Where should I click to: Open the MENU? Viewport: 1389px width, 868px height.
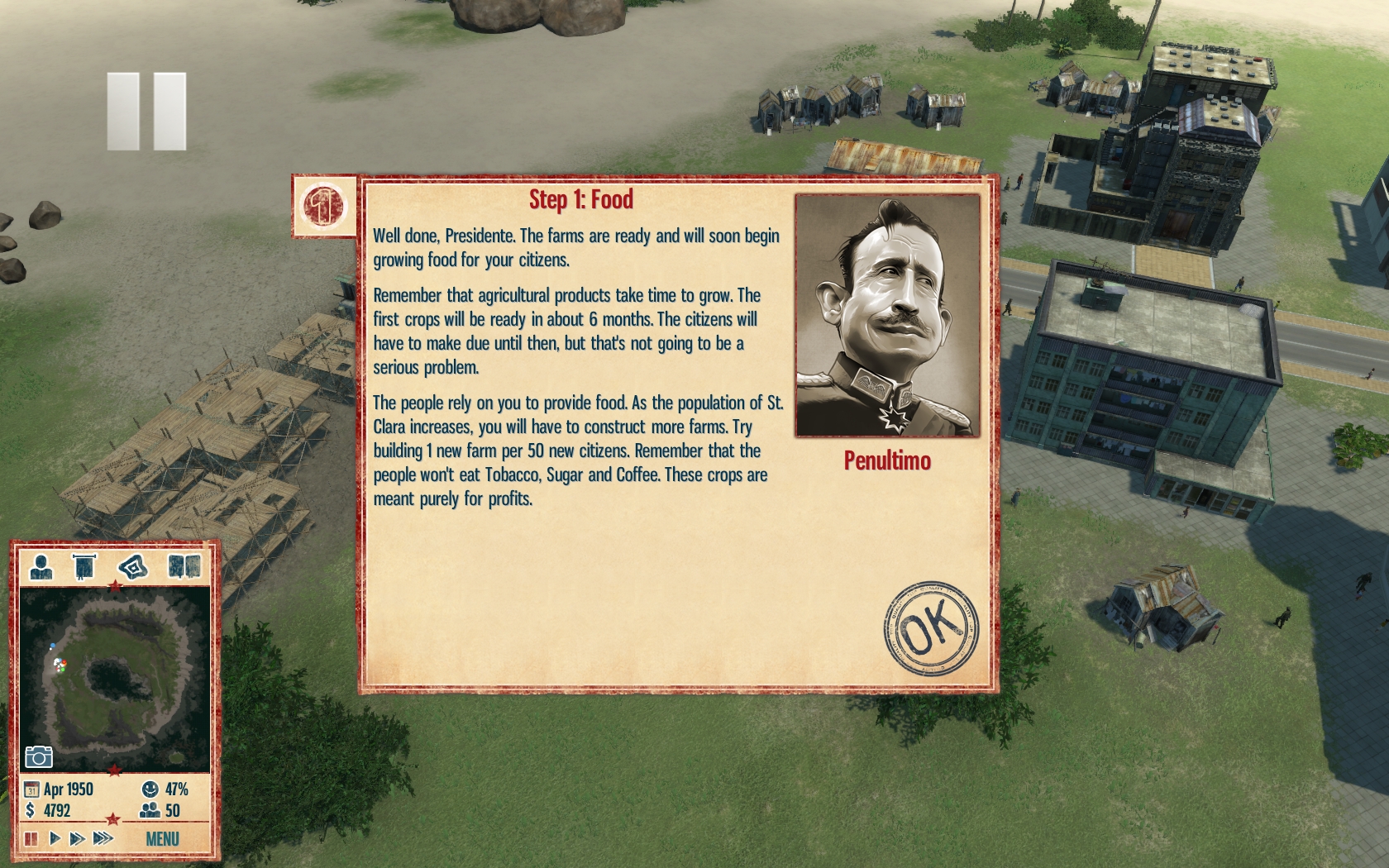pos(162,839)
